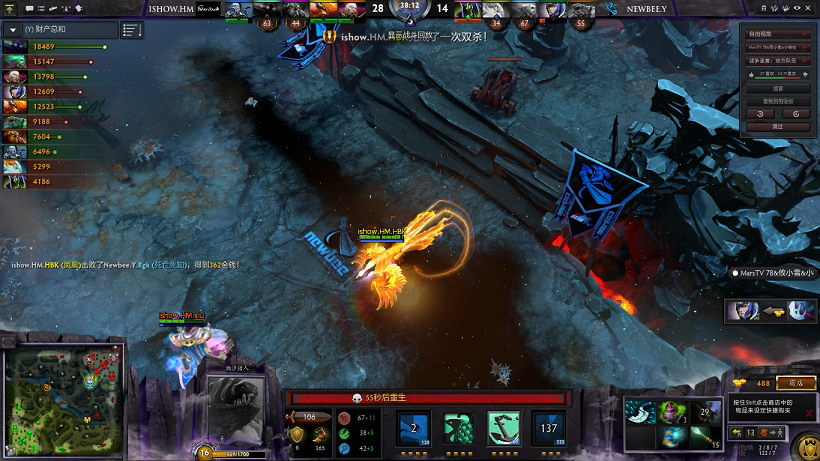The image size is (820, 461).
Task: Open the fog of war (战争迷雾) dropdown
Action: (x=777, y=60)
